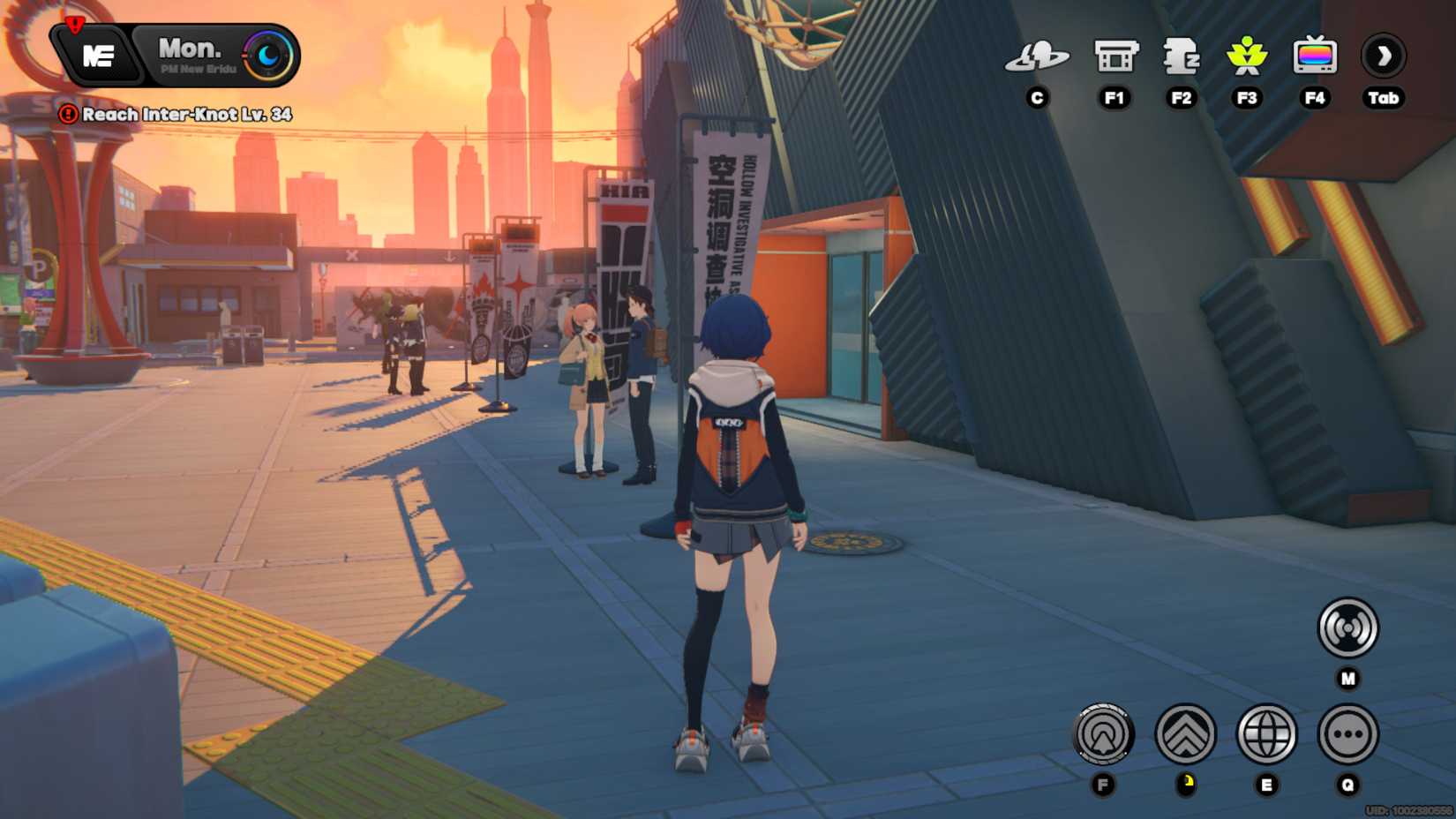Screen dimensions: 1456x819
Task: Click the double-chevron rank emblem near the F key
Action: click(1188, 735)
